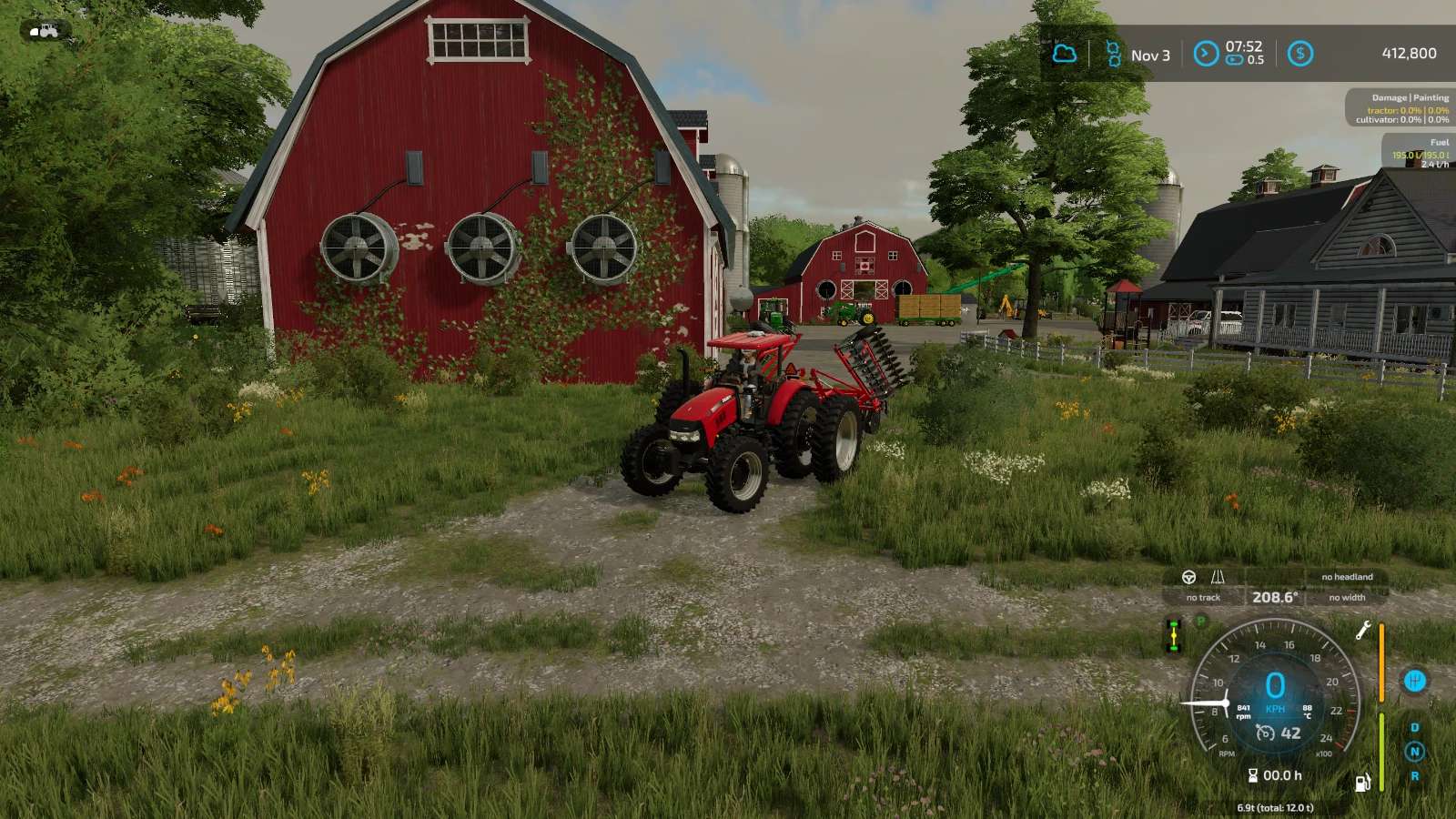Choose the neutral N gear indicator

(x=1414, y=752)
